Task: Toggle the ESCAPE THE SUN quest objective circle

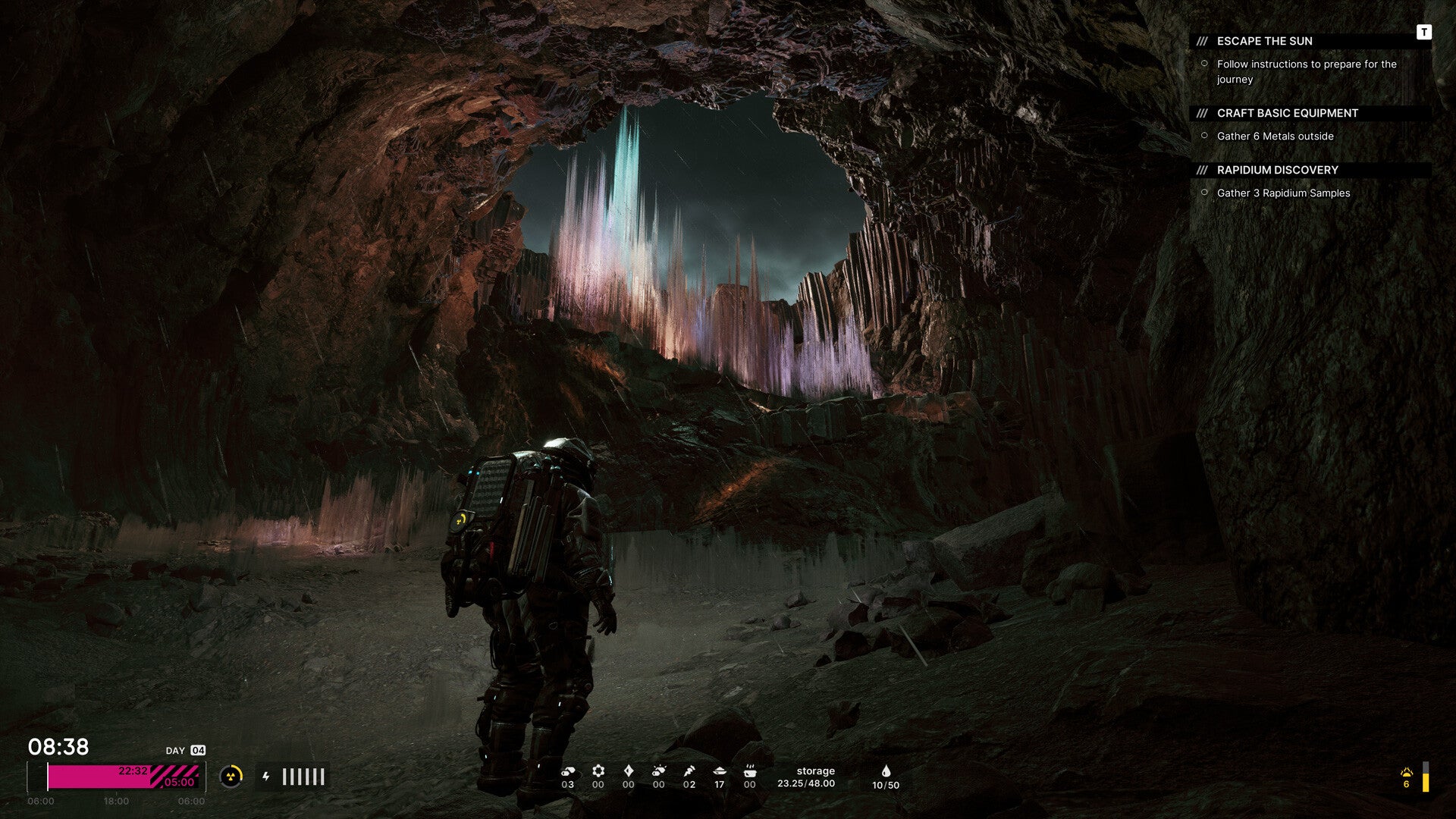Action: [x=1205, y=65]
